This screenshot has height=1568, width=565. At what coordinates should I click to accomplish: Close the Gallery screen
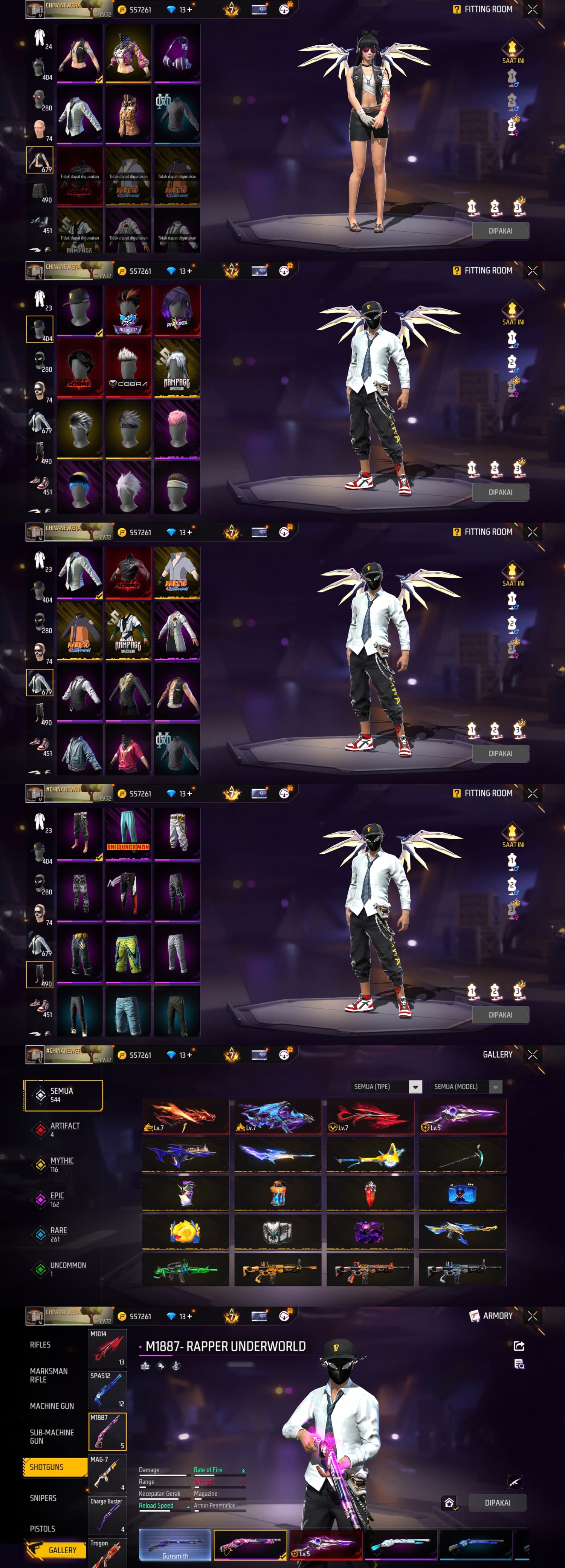point(533,1054)
